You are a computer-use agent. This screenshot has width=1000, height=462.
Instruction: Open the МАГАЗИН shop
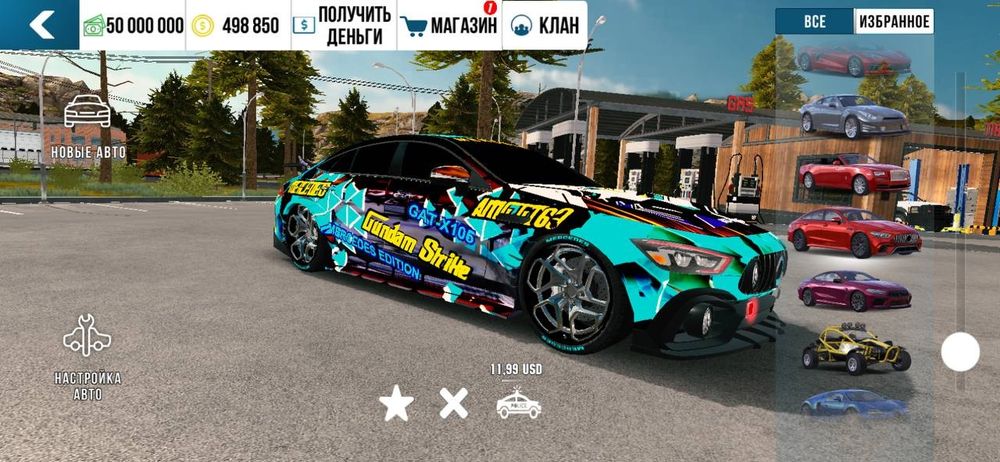pyautogui.click(x=449, y=25)
